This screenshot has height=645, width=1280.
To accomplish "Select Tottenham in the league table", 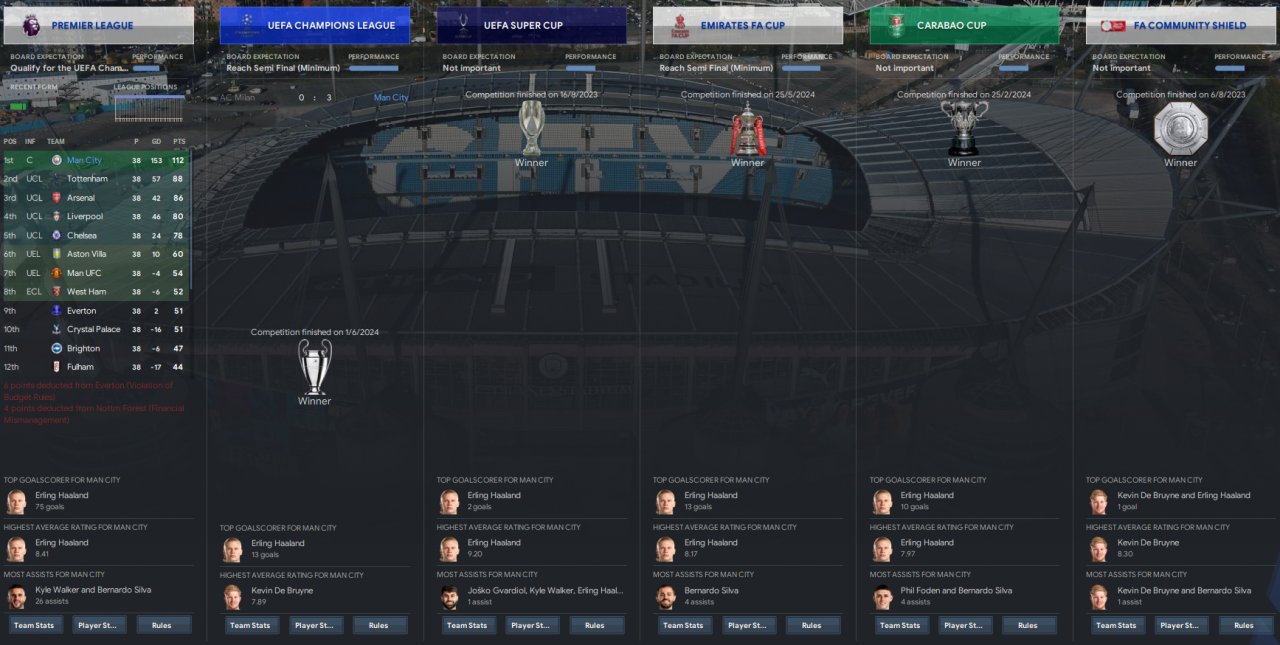I will click(x=87, y=179).
